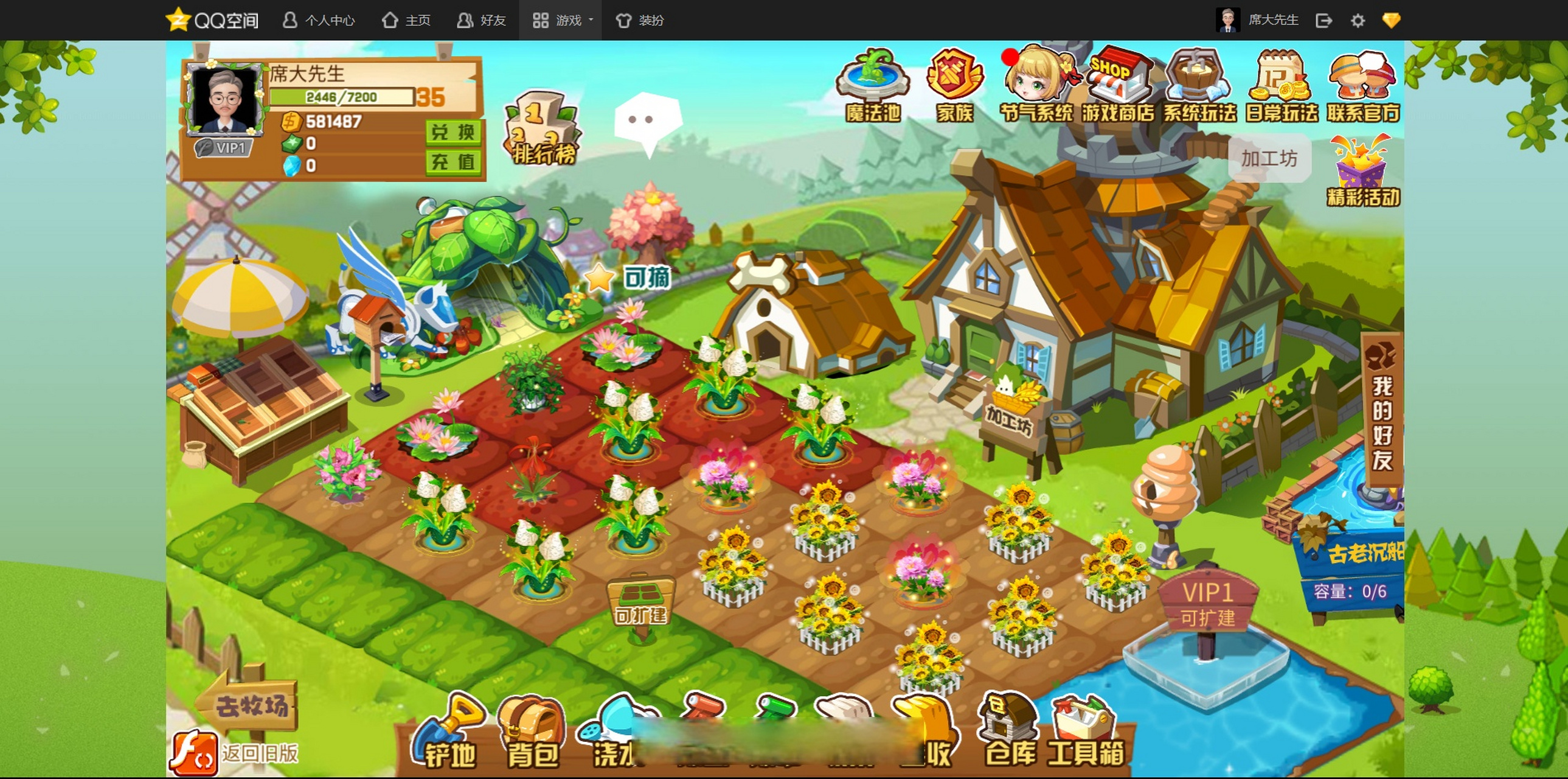The height and width of the screenshot is (779, 1568).
Task: Click the 联系官方 icon
Action: pyautogui.click(x=1363, y=85)
